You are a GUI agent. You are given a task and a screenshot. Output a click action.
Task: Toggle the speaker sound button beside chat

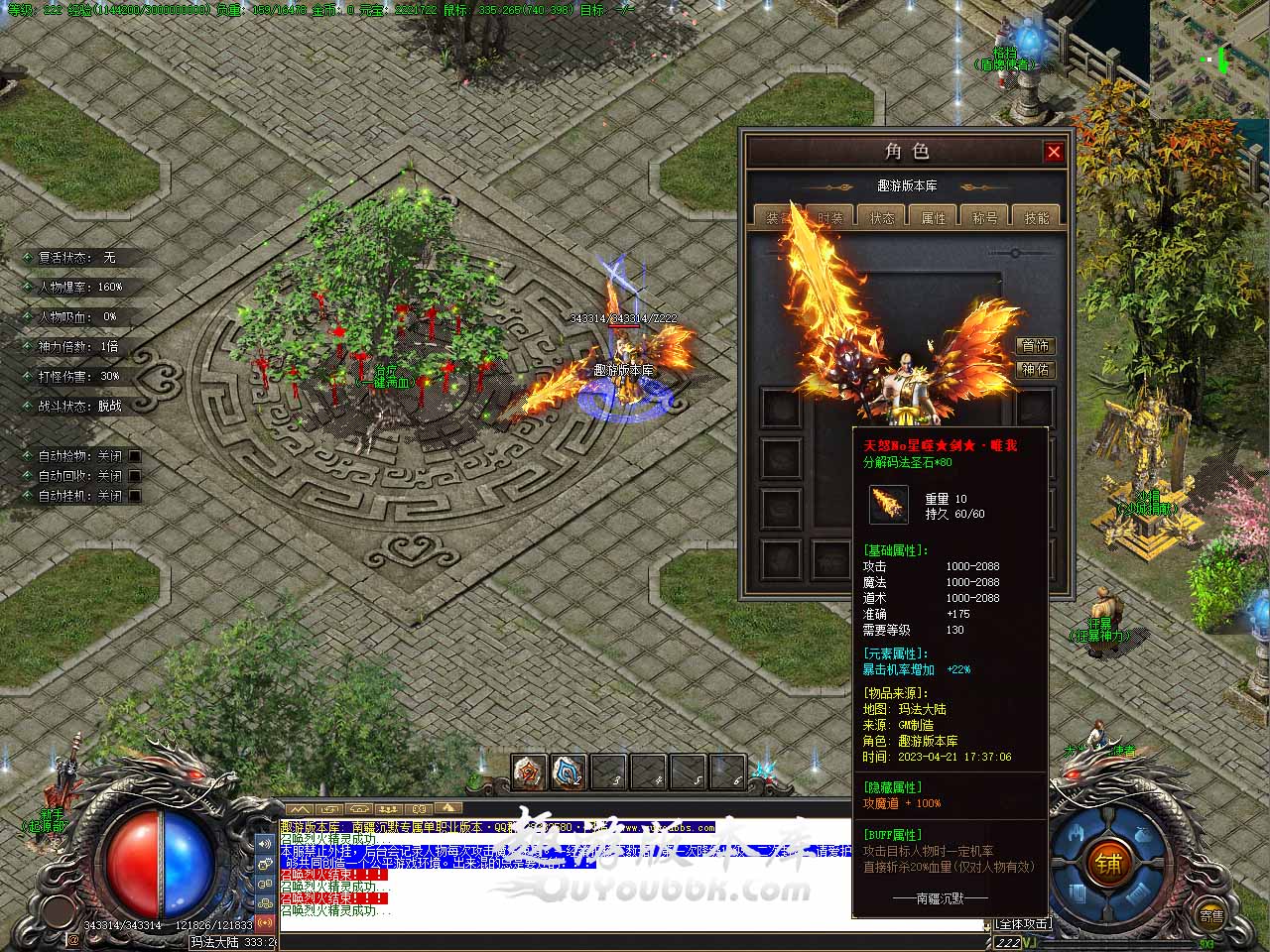click(x=265, y=844)
